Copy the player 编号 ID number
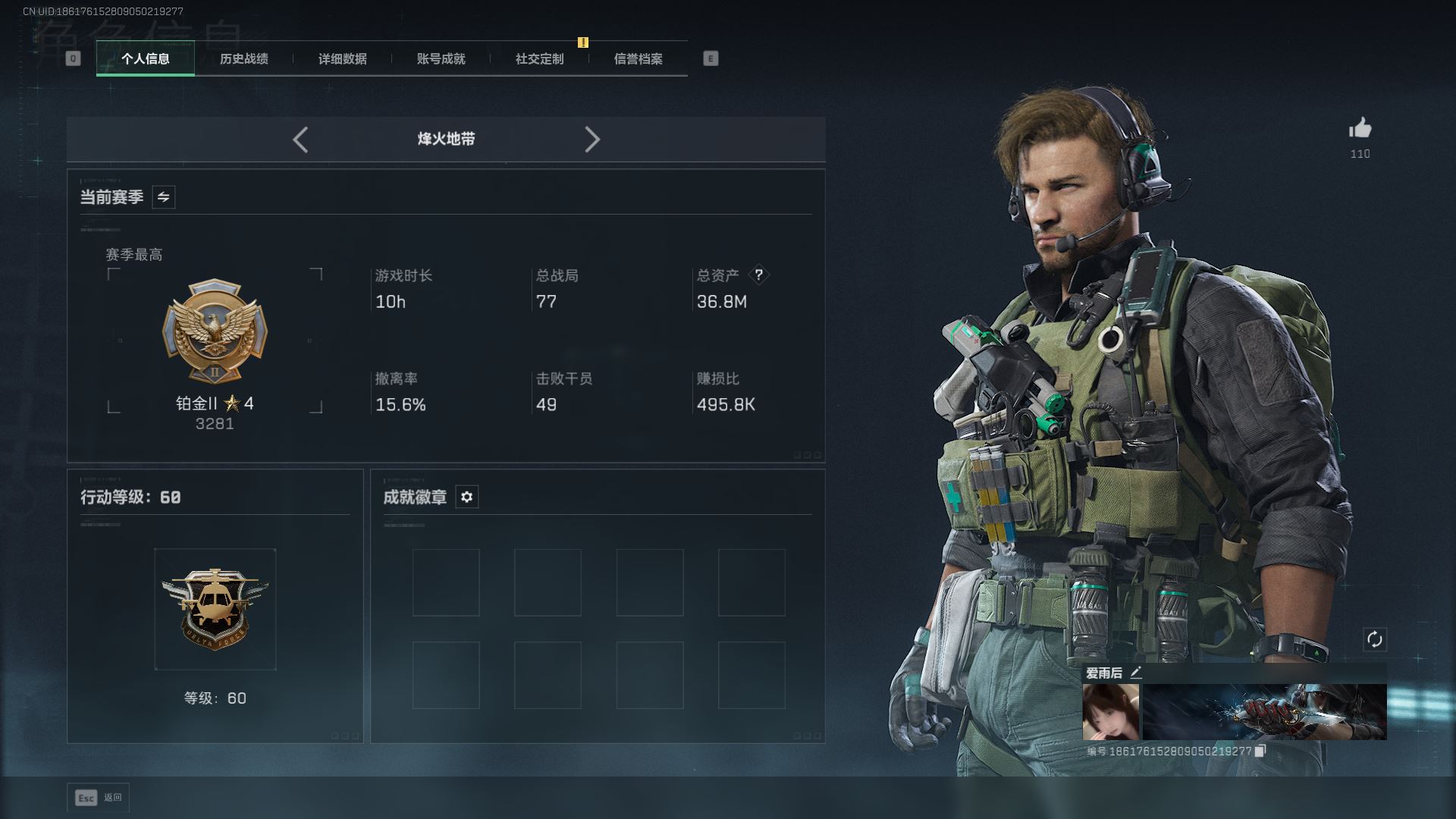This screenshot has height=819, width=1456. [1260, 751]
